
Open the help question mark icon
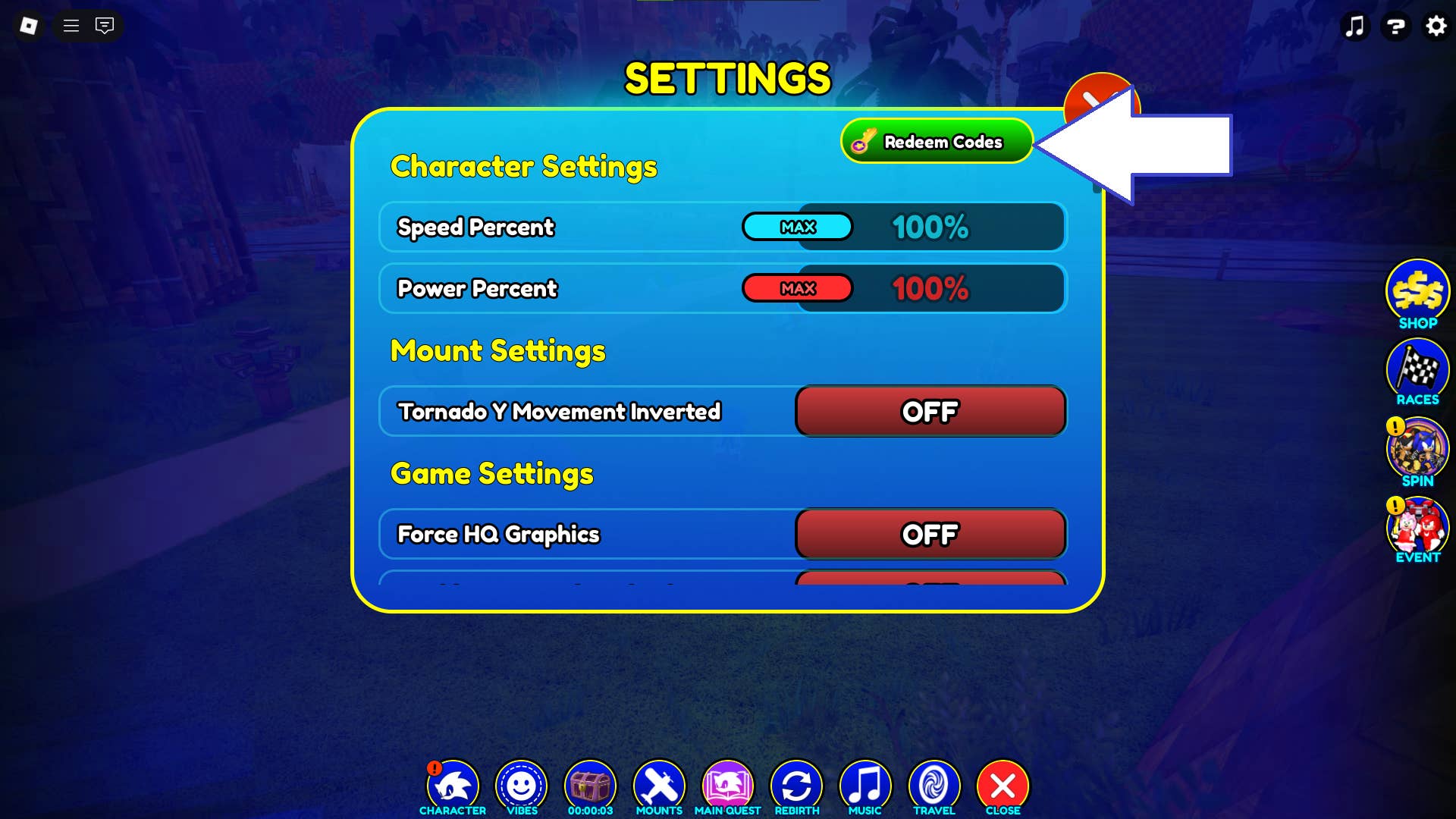click(1396, 26)
